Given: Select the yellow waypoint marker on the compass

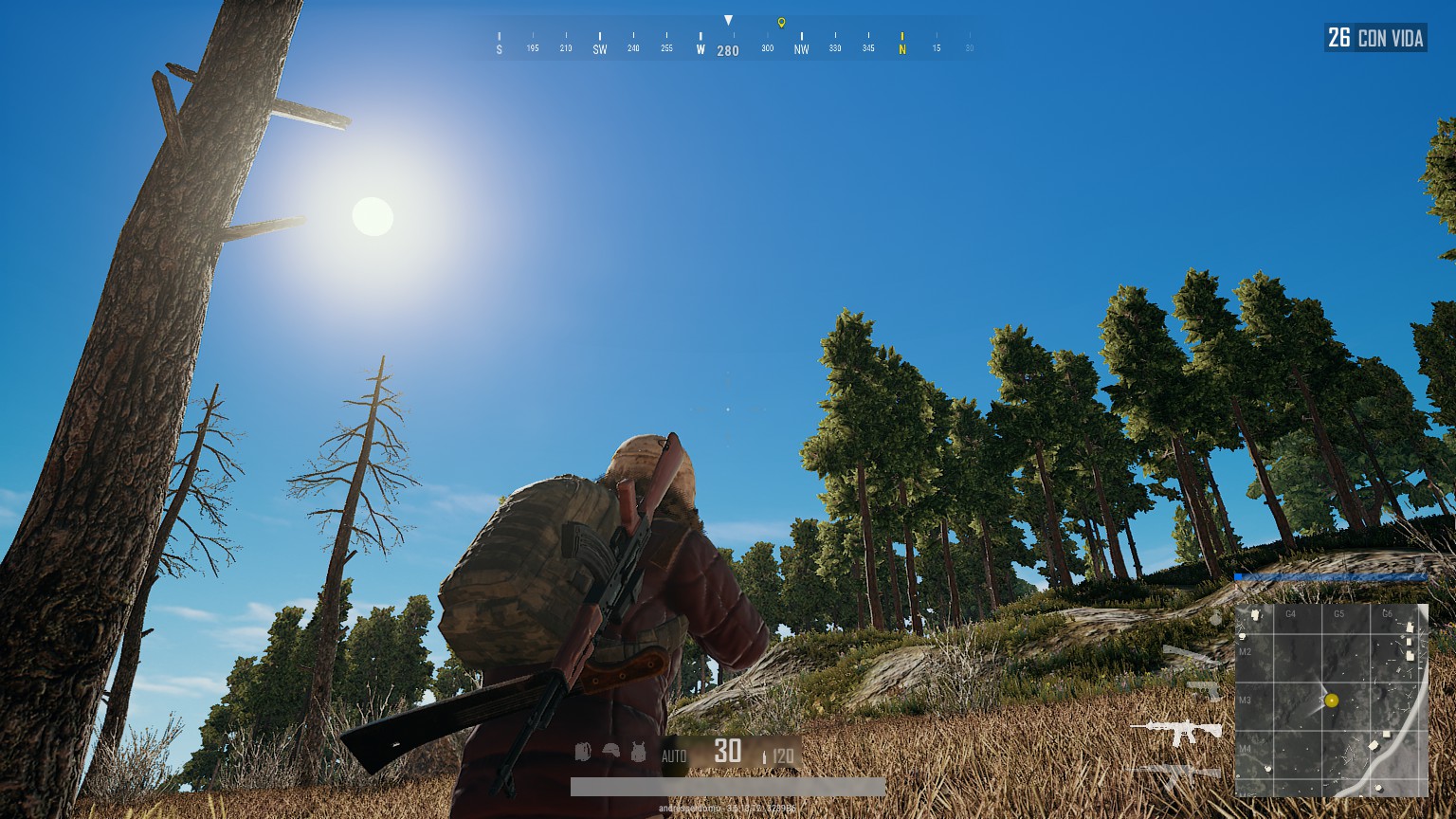Looking at the screenshot, I should [x=782, y=21].
